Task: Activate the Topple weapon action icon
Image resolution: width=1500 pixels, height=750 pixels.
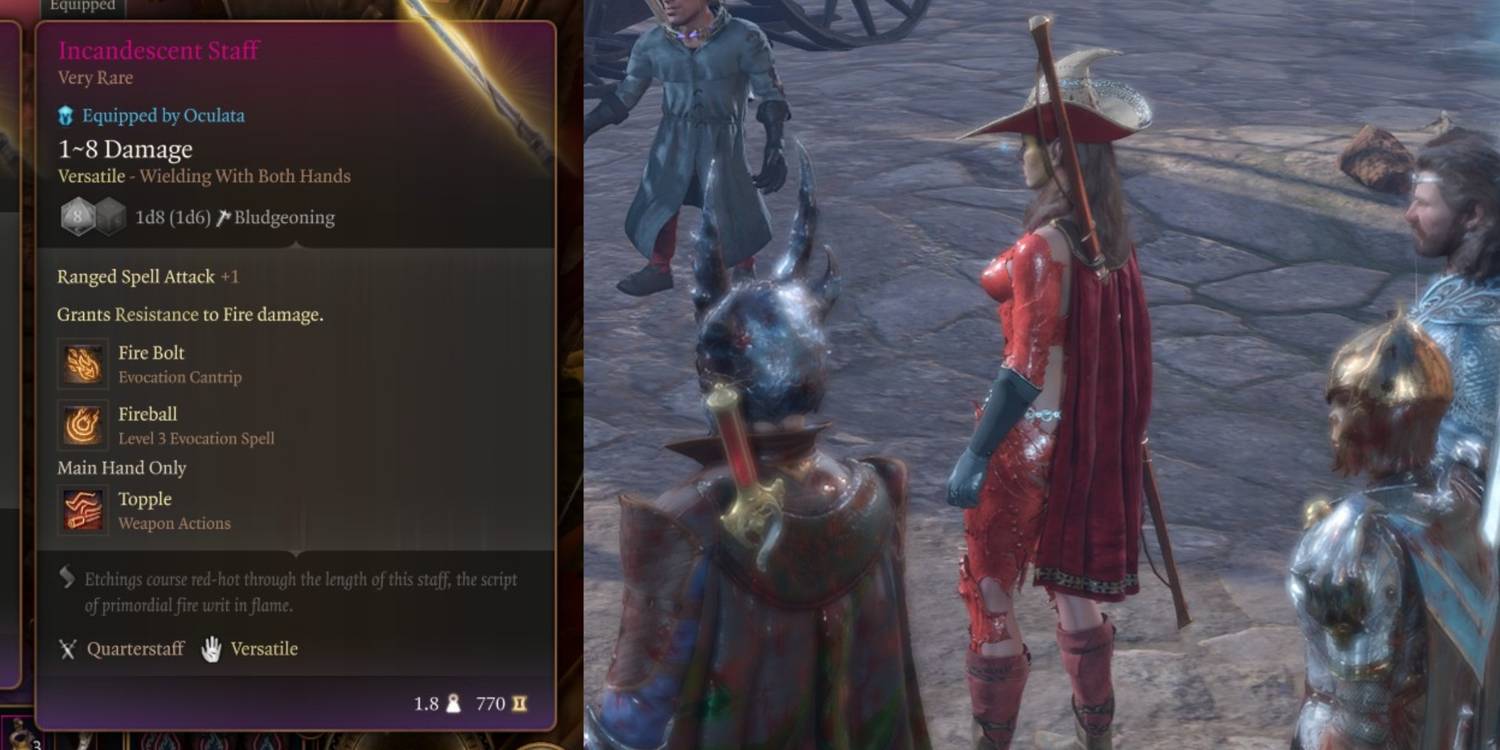Action: pyautogui.click(x=82, y=511)
